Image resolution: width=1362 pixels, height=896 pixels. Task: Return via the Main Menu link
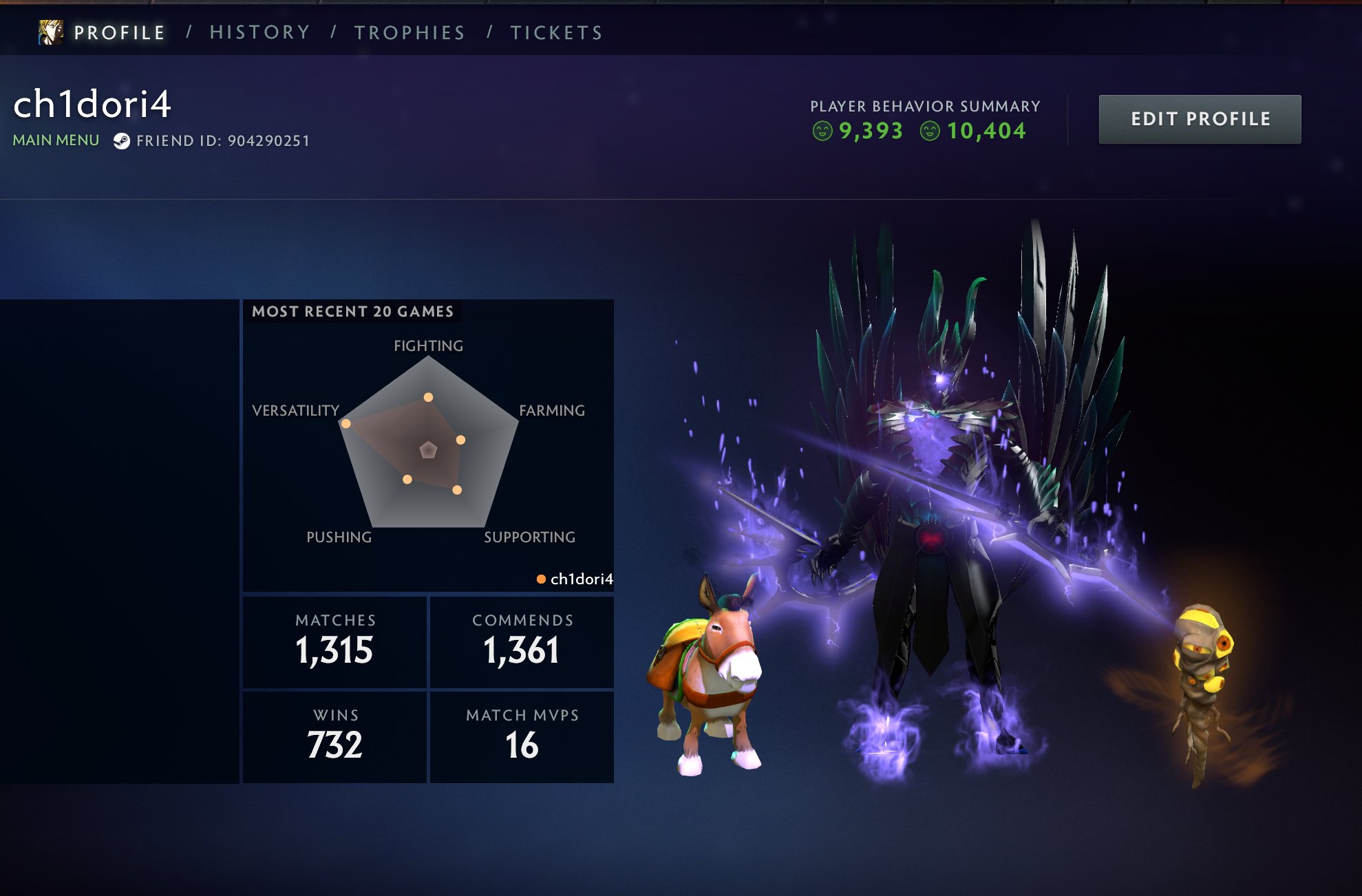click(56, 140)
